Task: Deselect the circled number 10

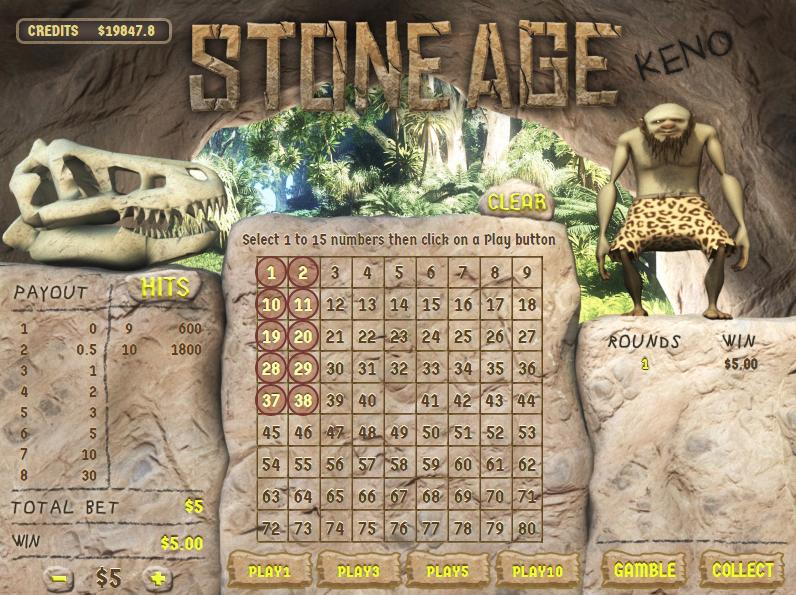Action: (x=271, y=305)
